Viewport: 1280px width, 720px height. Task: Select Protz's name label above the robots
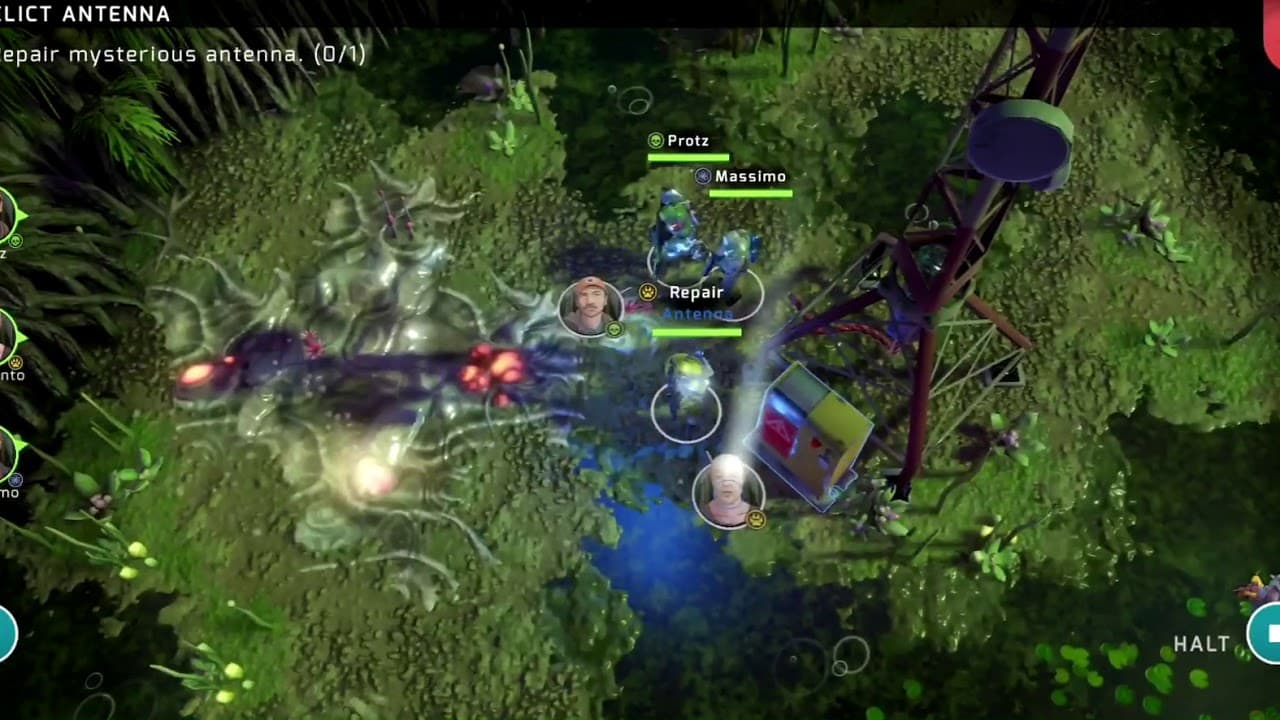click(690, 141)
